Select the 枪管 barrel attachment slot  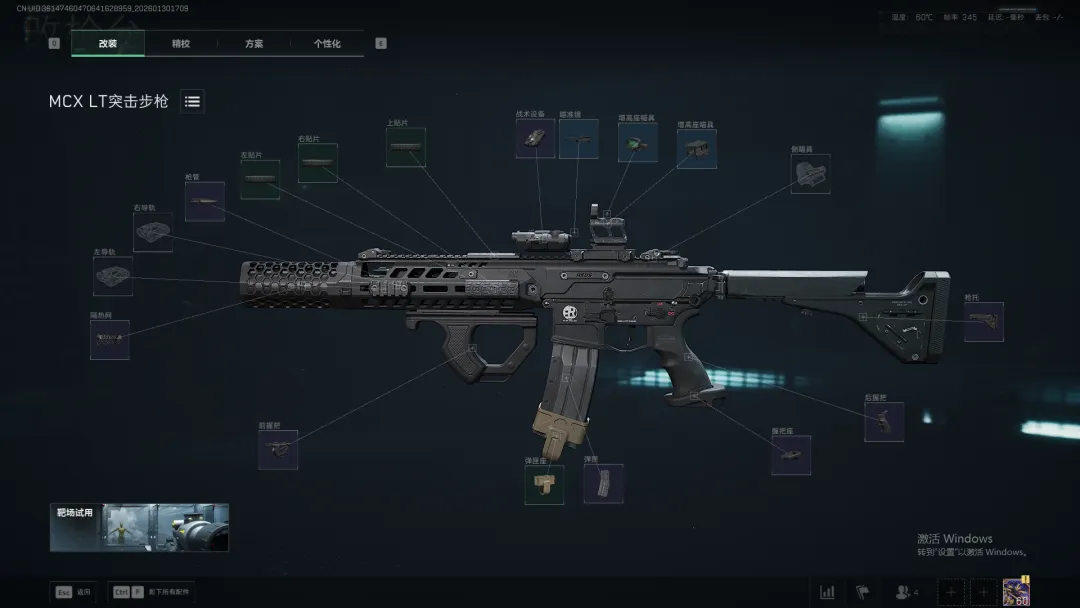tap(204, 201)
